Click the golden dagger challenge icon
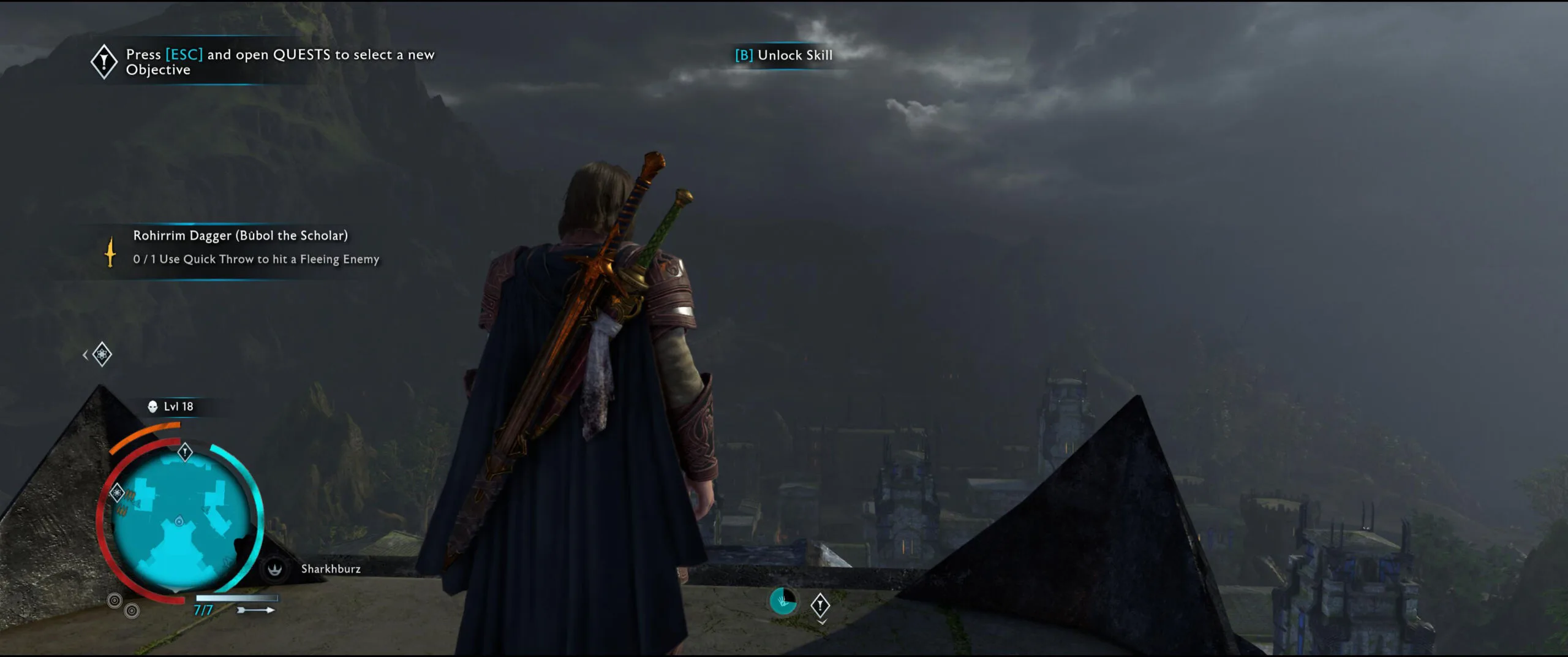The width and height of the screenshot is (1568, 657). click(110, 251)
